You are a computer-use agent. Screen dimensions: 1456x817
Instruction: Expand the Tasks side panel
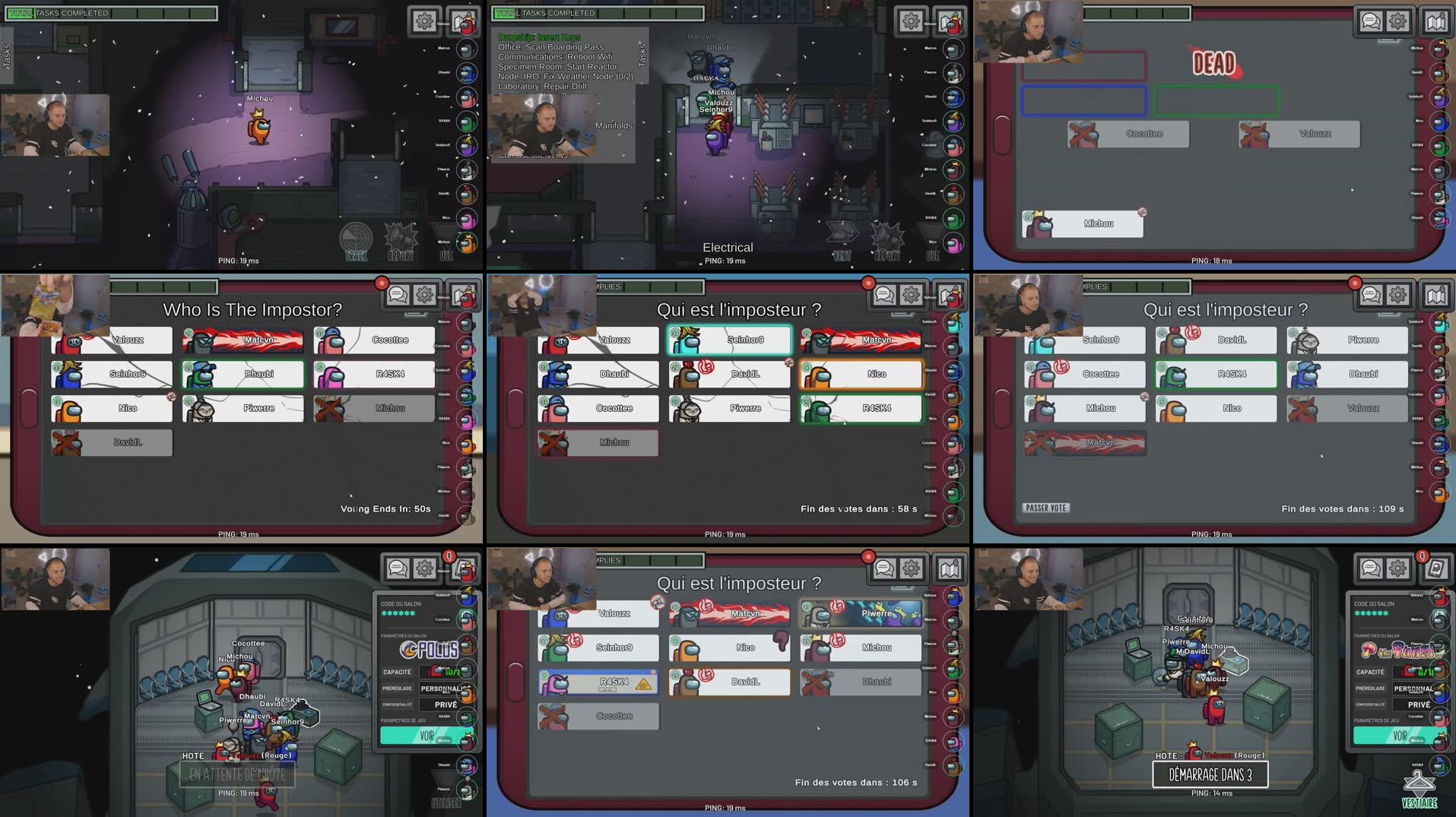6,53
